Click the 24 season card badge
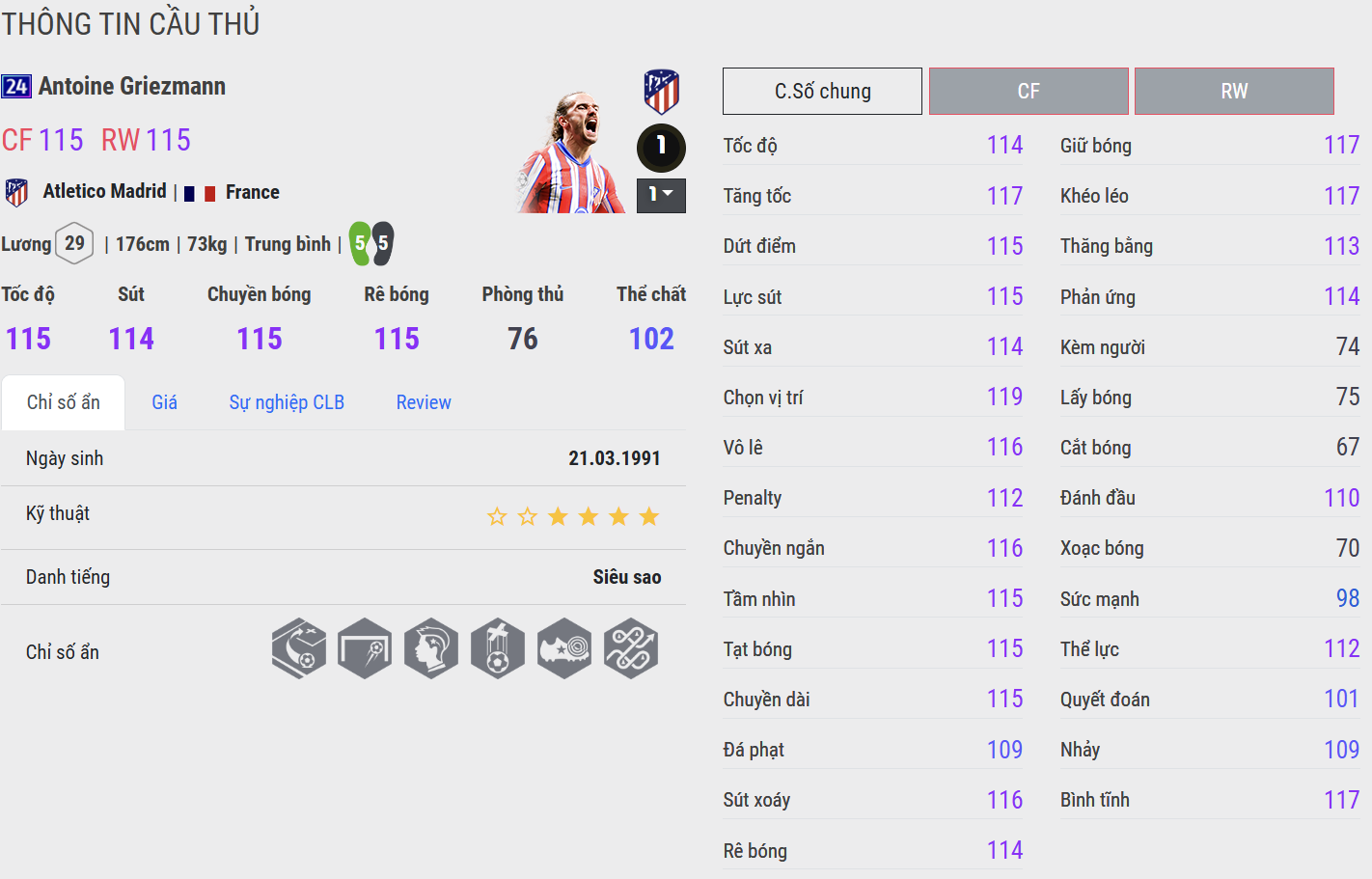Viewport: 1372px width, 879px height. [x=16, y=87]
